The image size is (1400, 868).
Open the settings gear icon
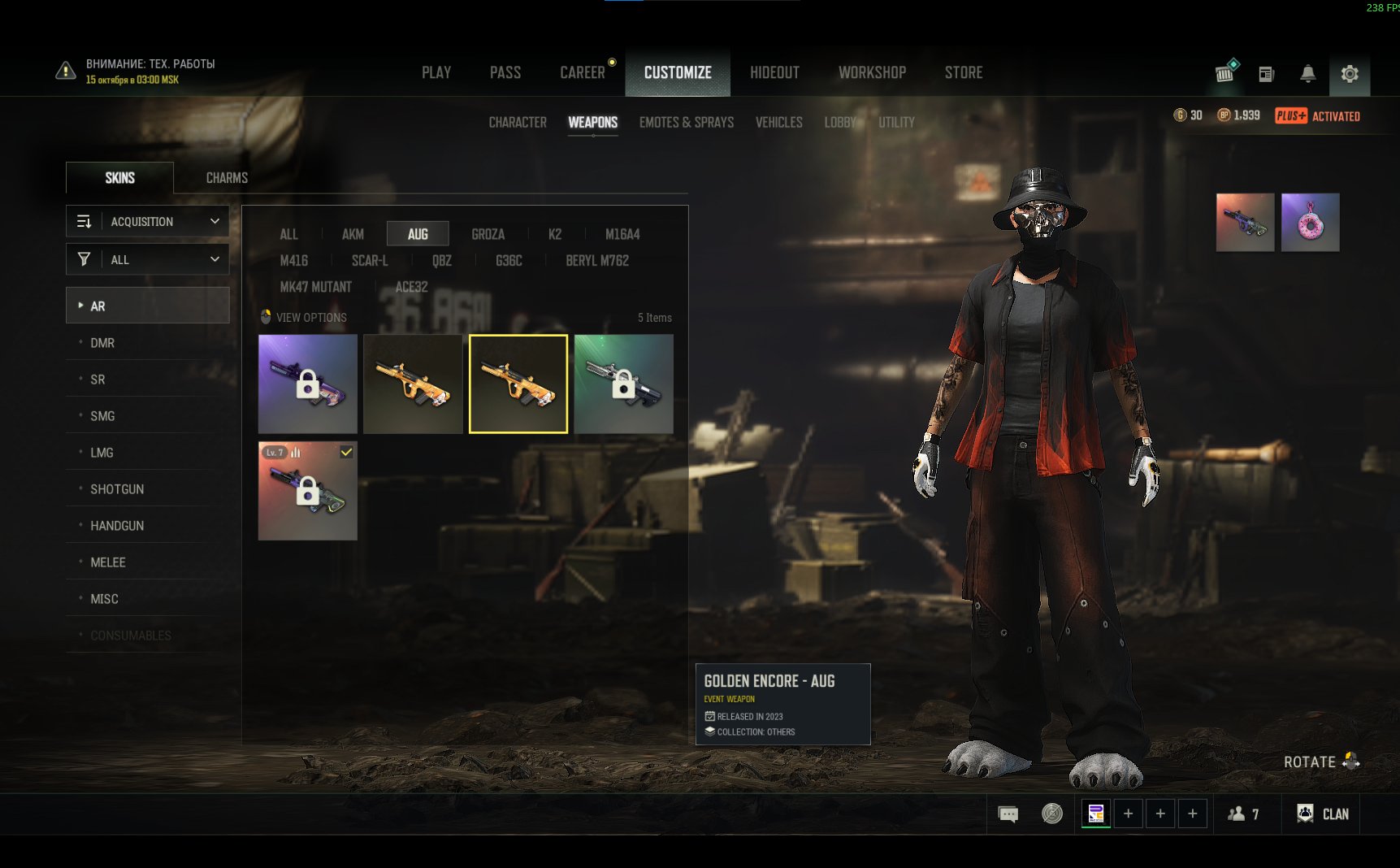pyautogui.click(x=1350, y=74)
